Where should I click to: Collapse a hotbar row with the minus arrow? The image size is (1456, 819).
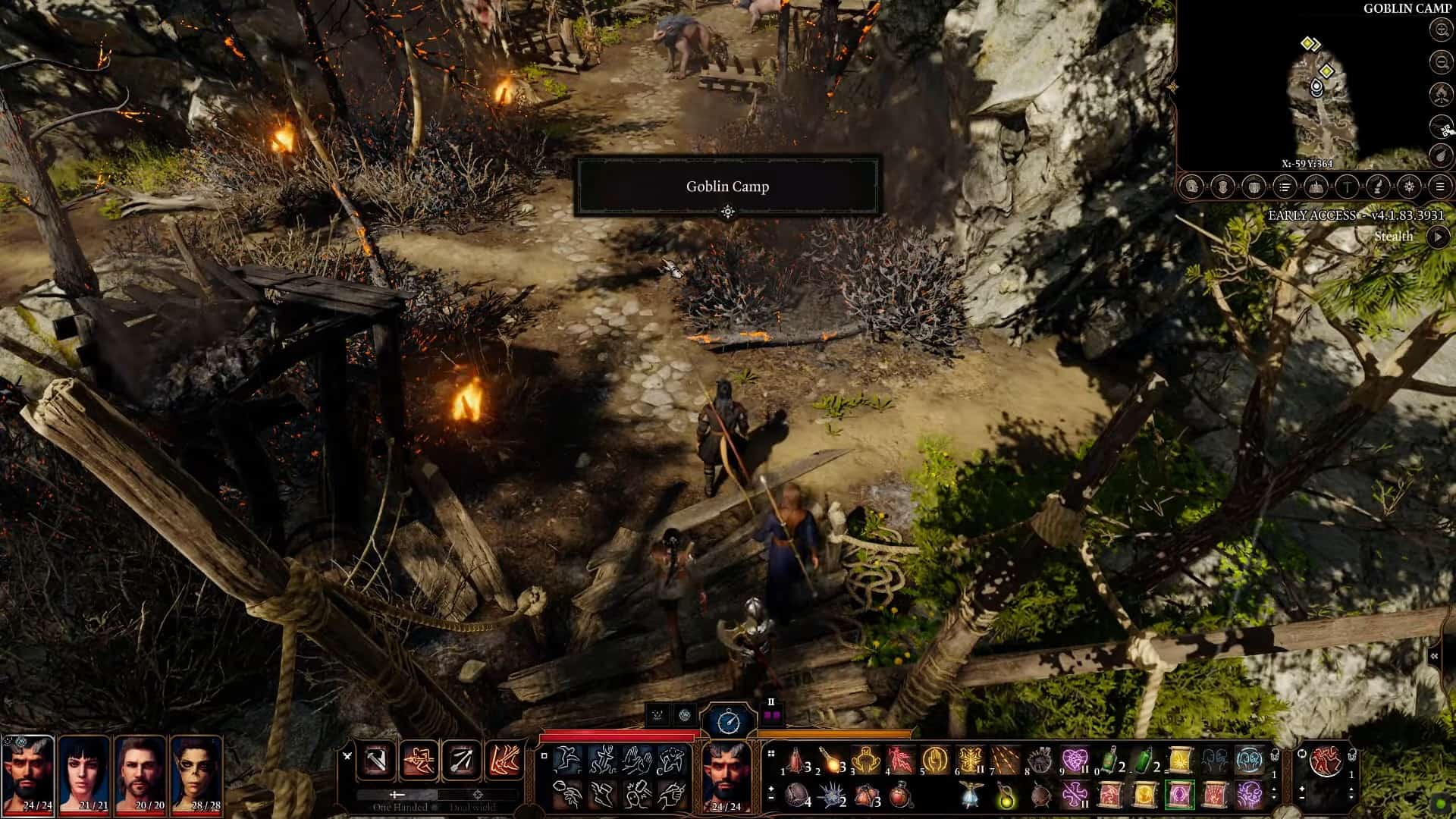[770, 799]
